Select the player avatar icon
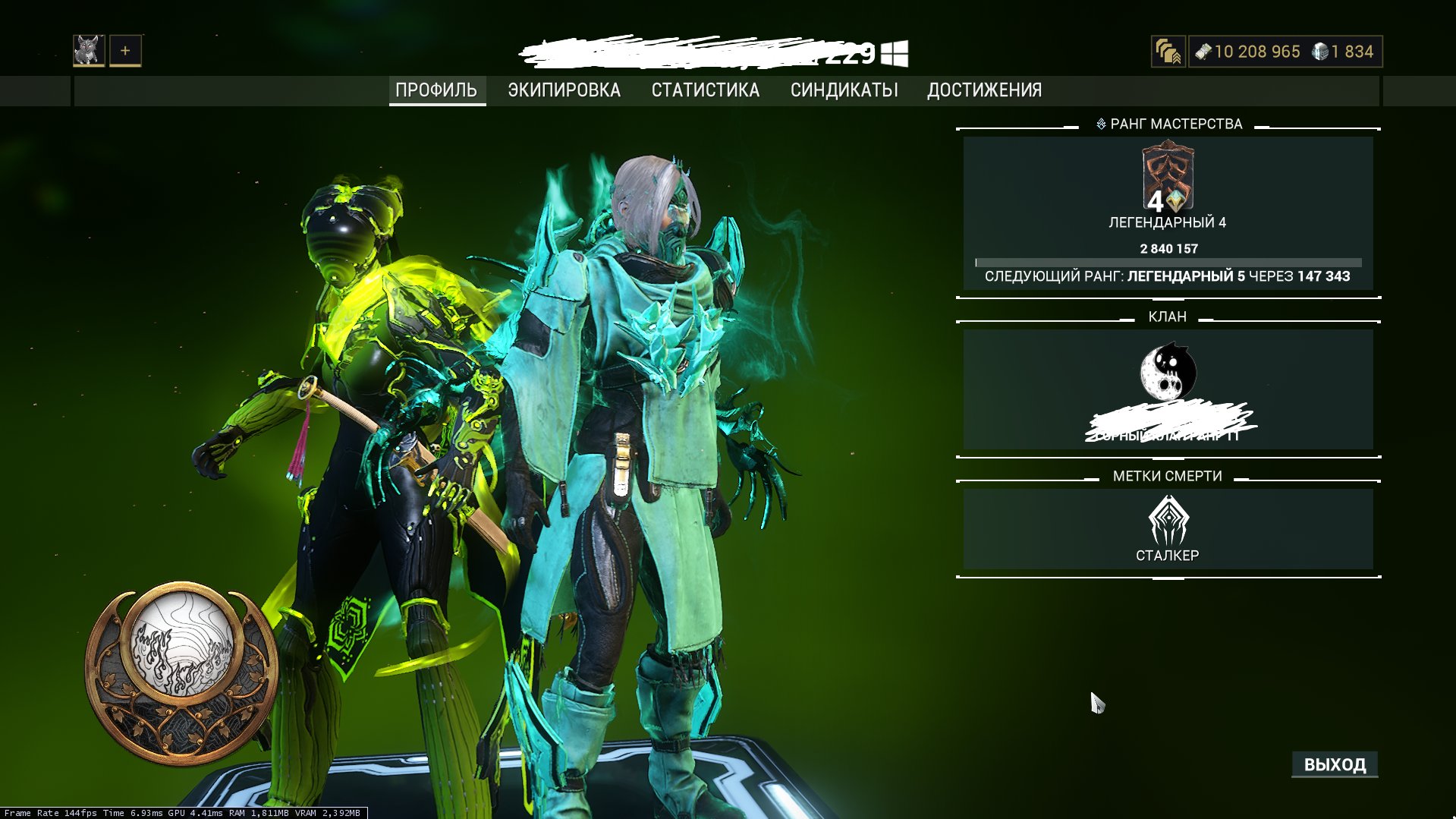Viewport: 1456px width, 819px height. (x=89, y=51)
